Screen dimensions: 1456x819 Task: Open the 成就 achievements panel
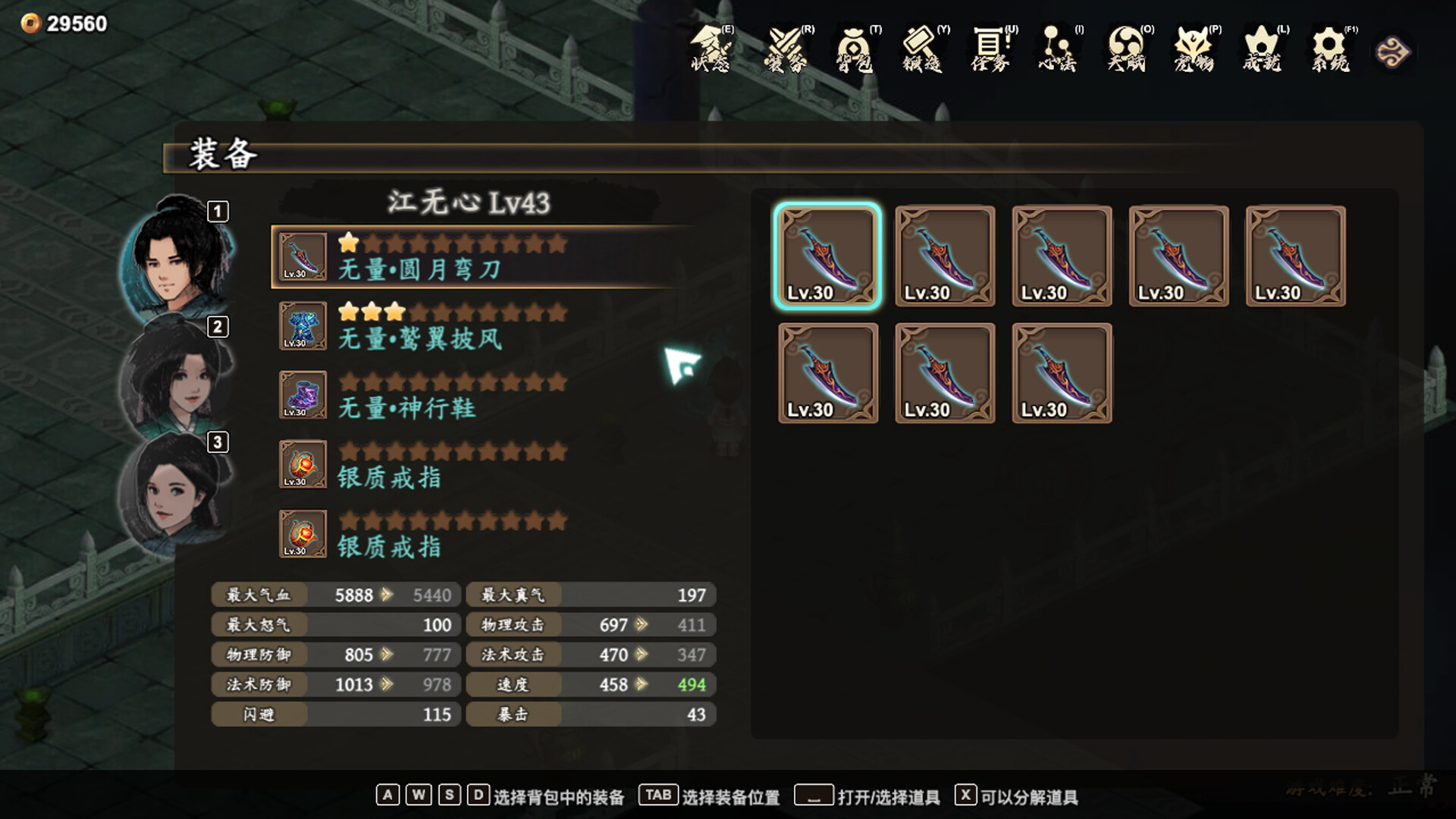(1261, 53)
